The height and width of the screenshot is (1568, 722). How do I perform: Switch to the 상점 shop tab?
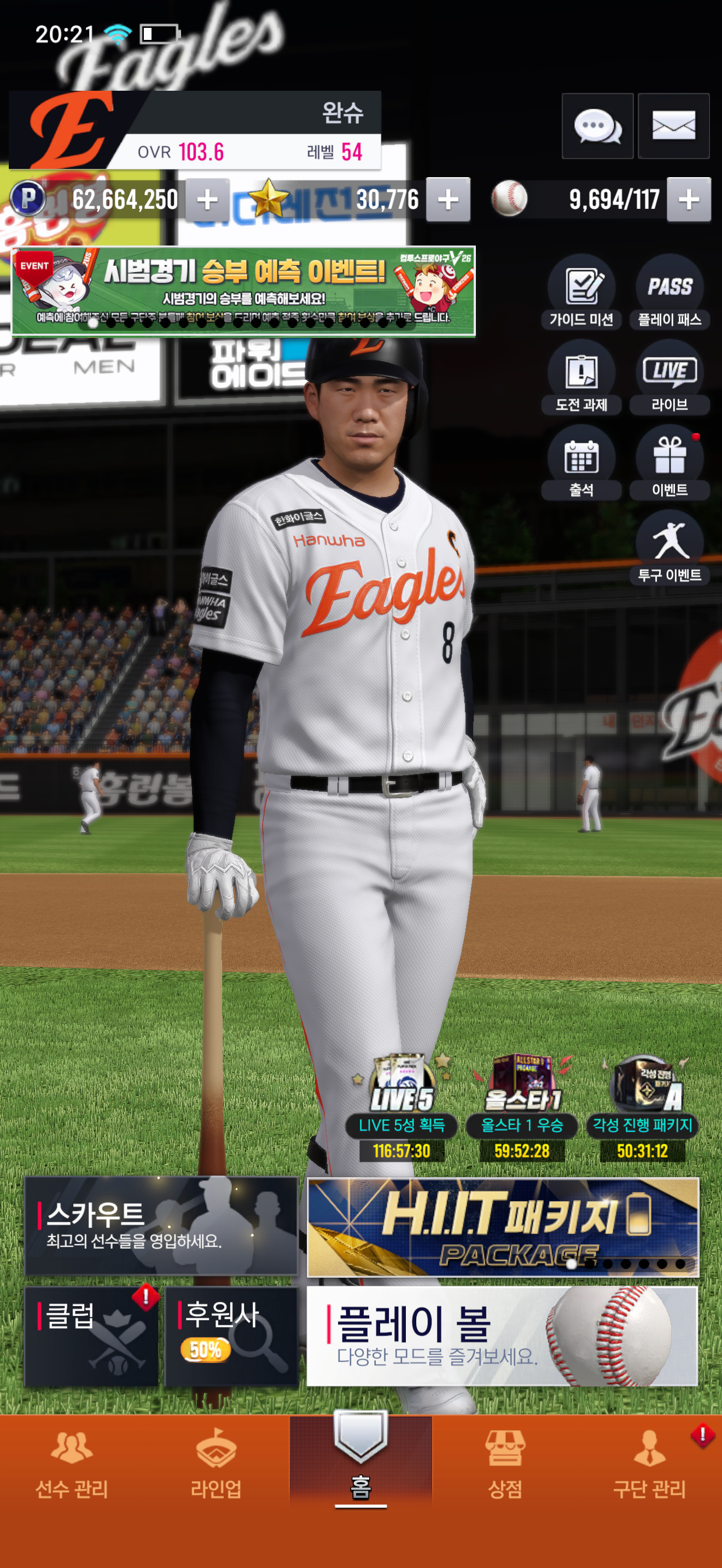pyautogui.click(x=505, y=1464)
